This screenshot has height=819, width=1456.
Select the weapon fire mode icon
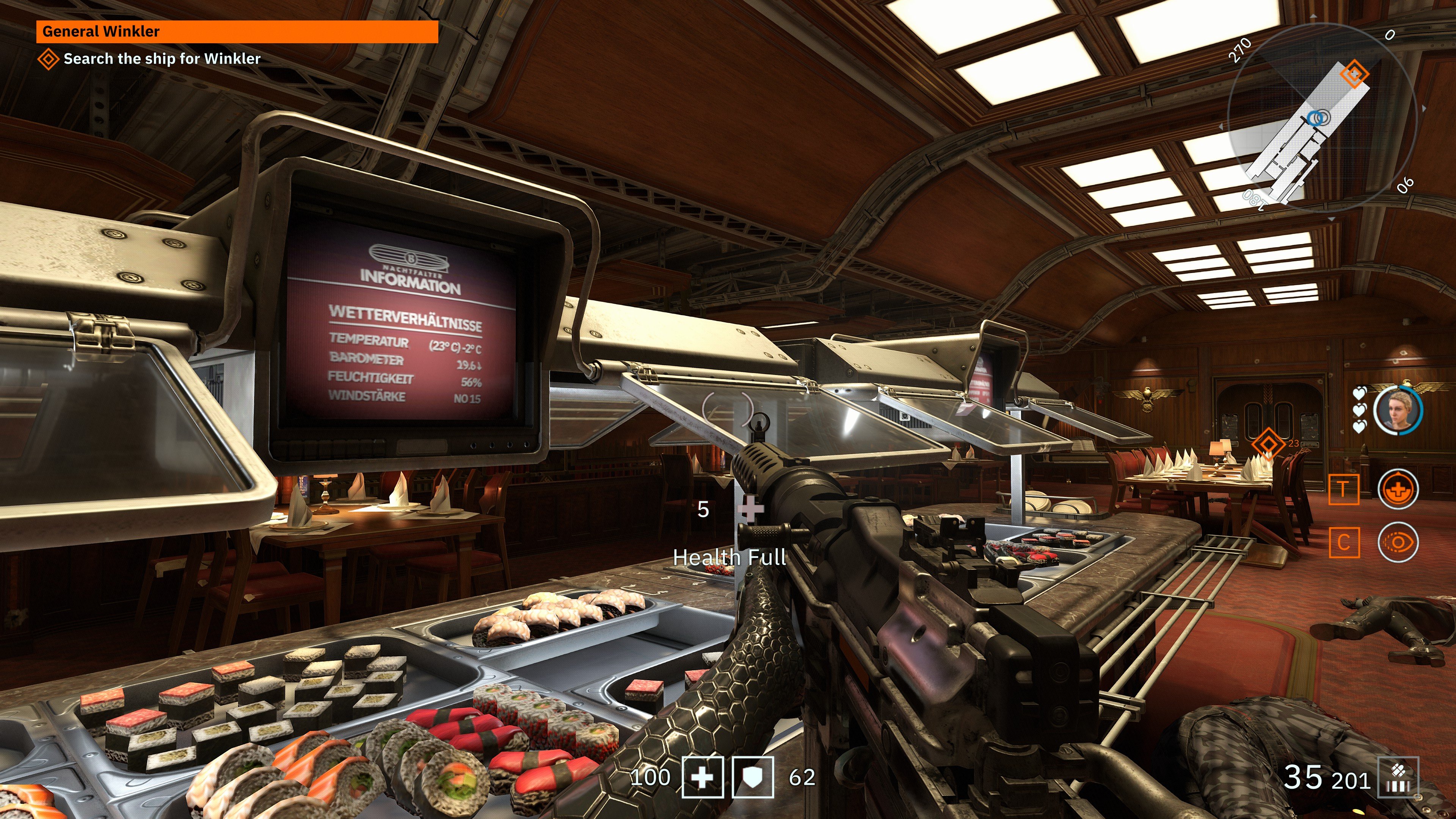tap(1398, 778)
